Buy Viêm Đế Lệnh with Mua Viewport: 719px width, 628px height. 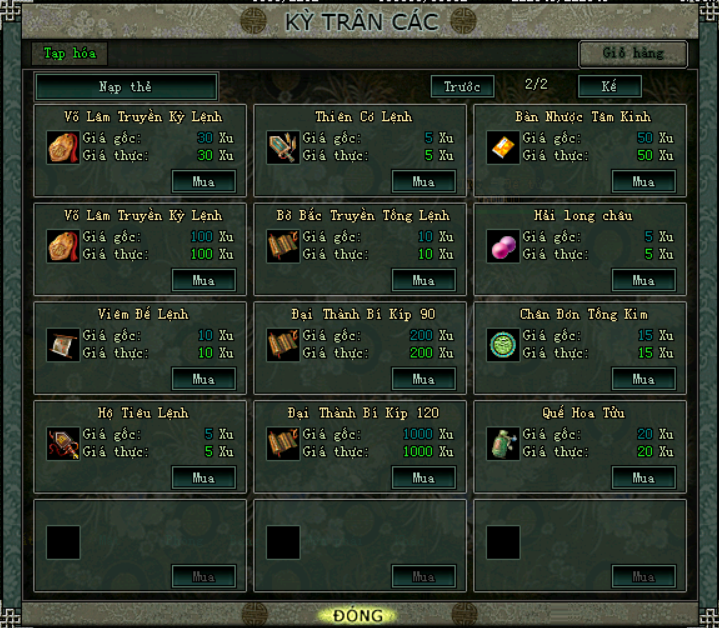click(x=204, y=380)
